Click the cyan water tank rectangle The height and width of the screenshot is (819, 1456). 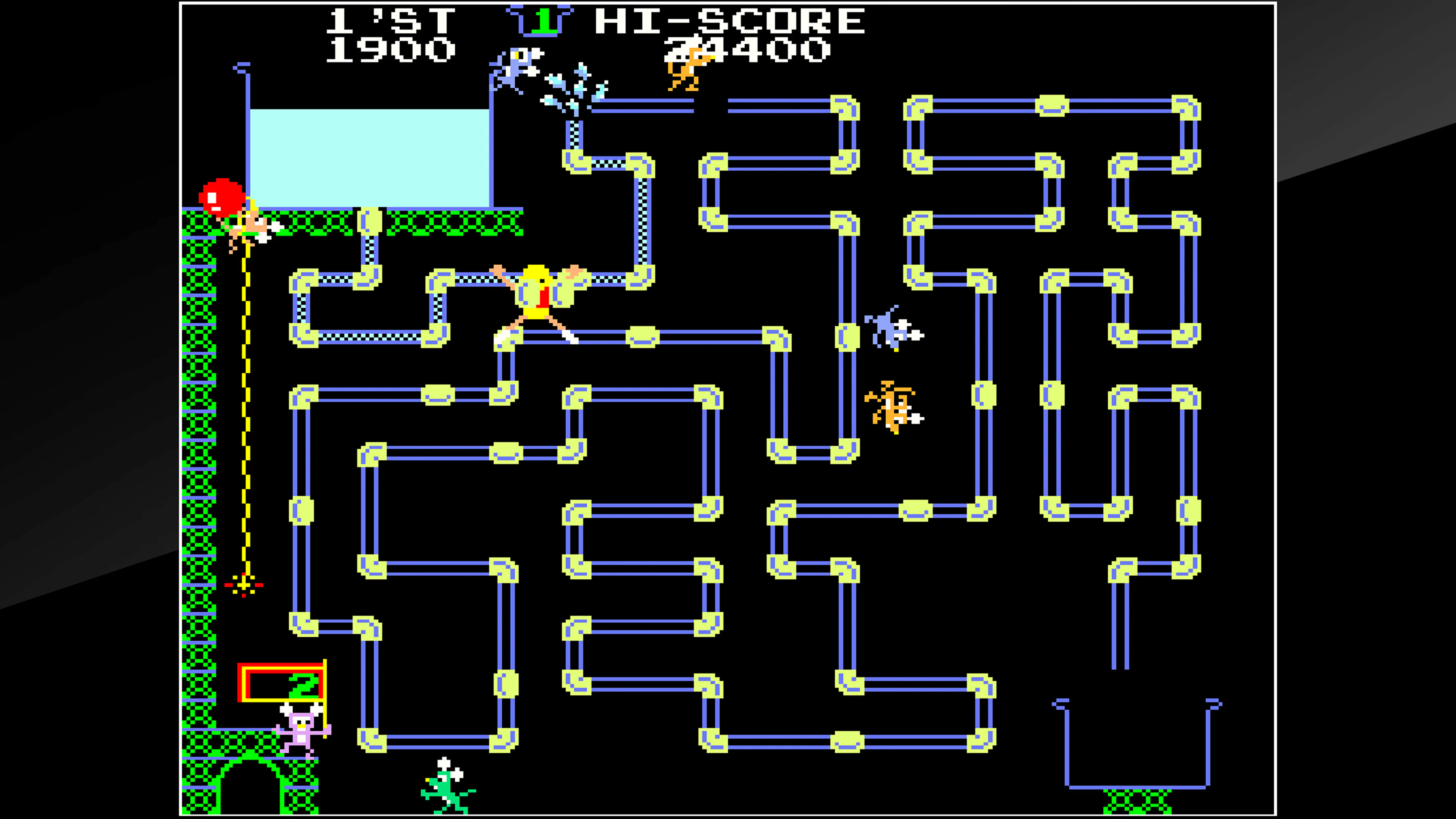click(x=367, y=158)
